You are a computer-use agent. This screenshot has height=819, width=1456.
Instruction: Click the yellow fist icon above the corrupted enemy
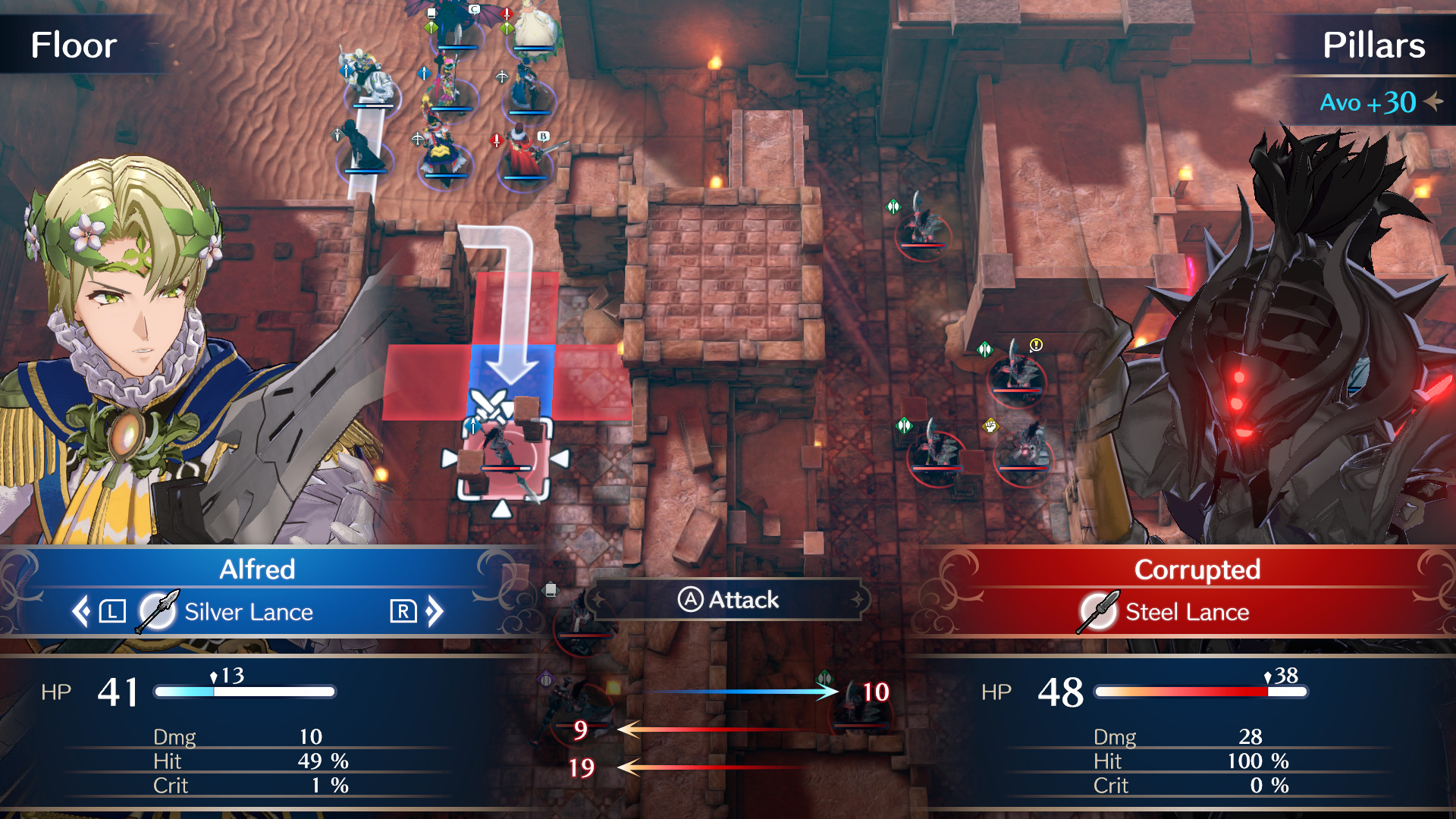point(990,426)
